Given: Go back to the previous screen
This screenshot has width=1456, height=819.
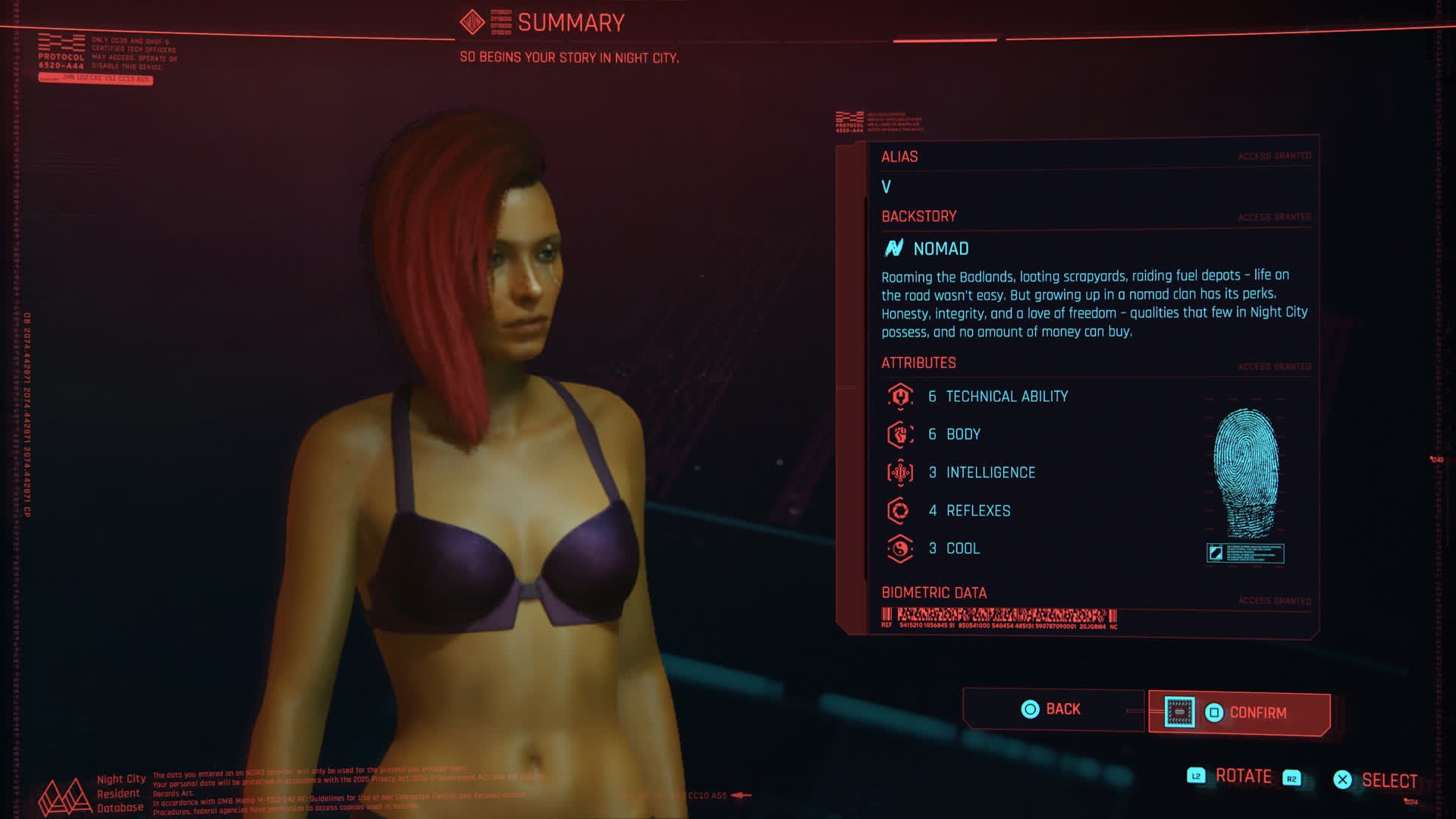Looking at the screenshot, I should [x=1052, y=709].
